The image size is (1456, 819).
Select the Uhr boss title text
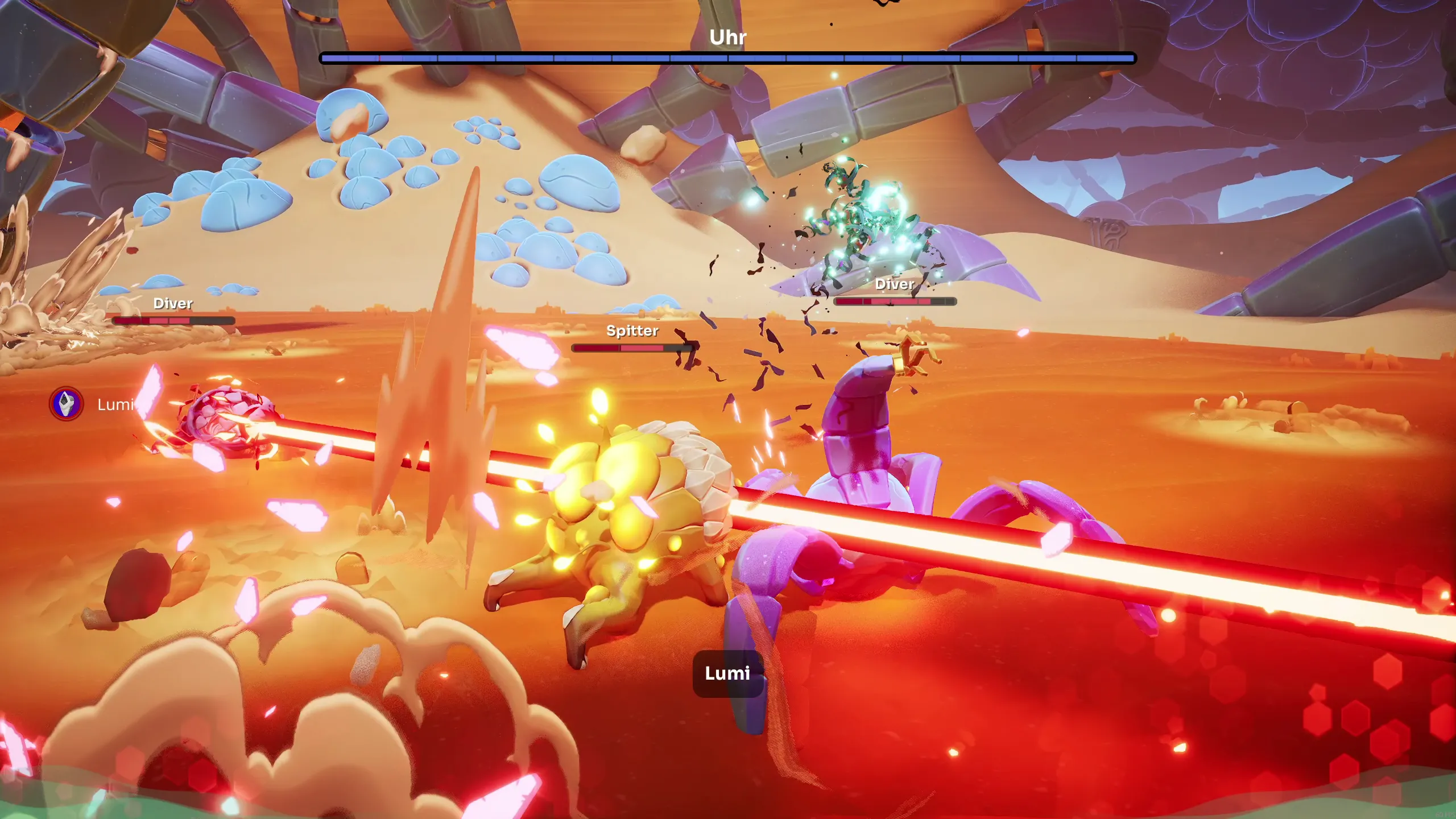pyautogui.click(x=729, y=38)
